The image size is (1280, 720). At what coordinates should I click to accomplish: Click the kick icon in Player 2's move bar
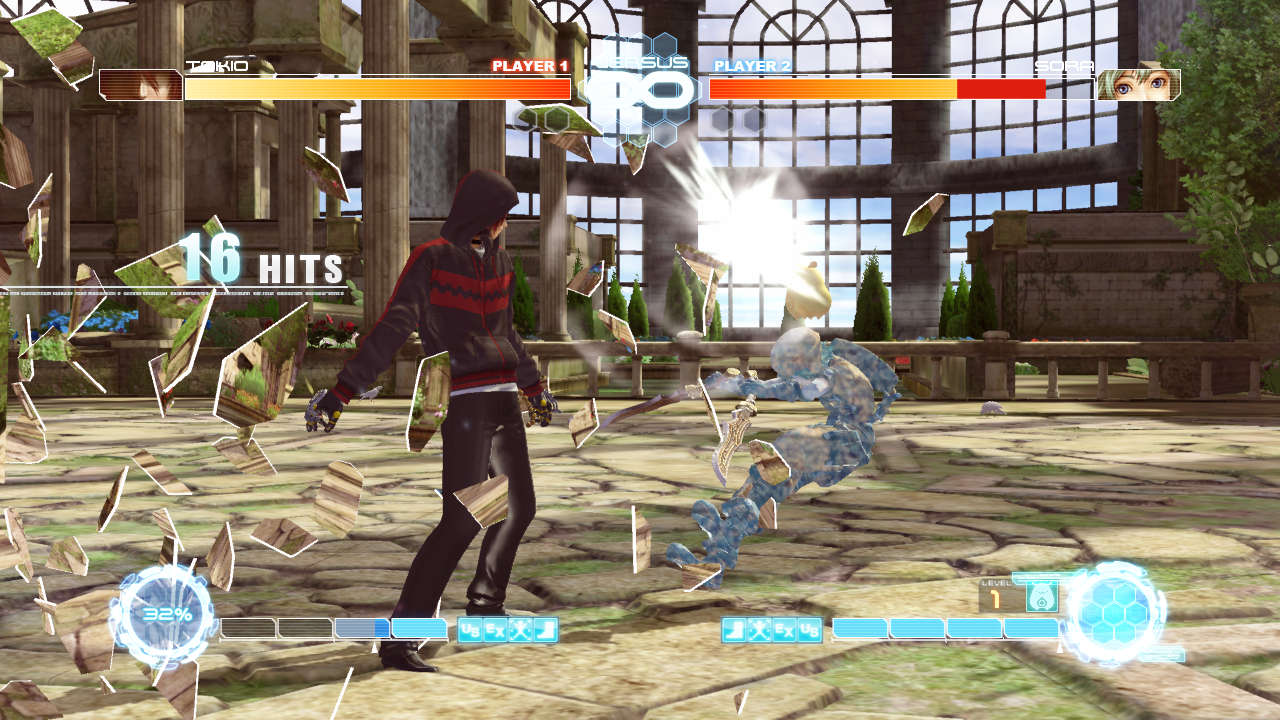tap(733, 628)
